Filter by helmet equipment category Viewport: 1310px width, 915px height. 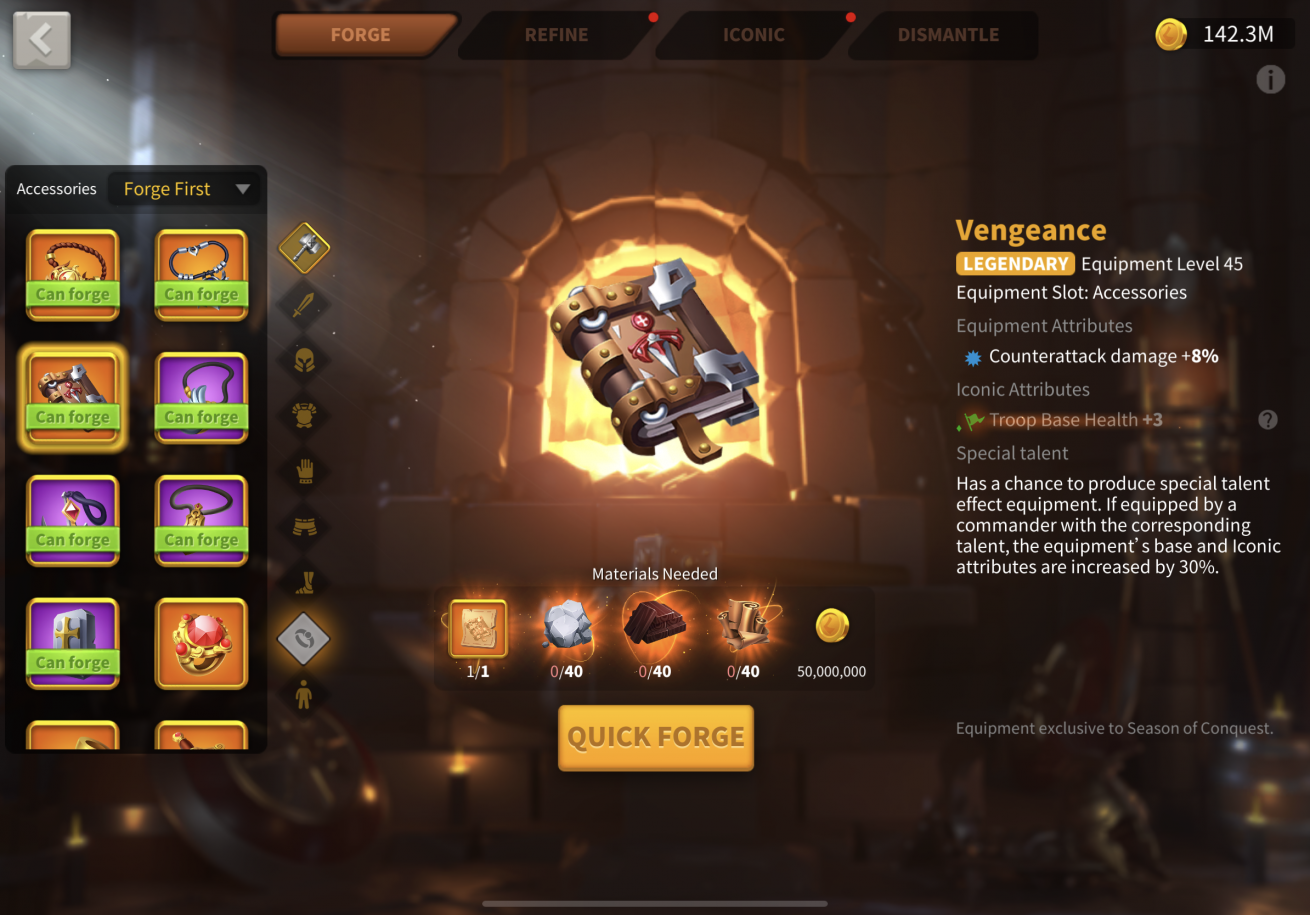tap(304, 359)
